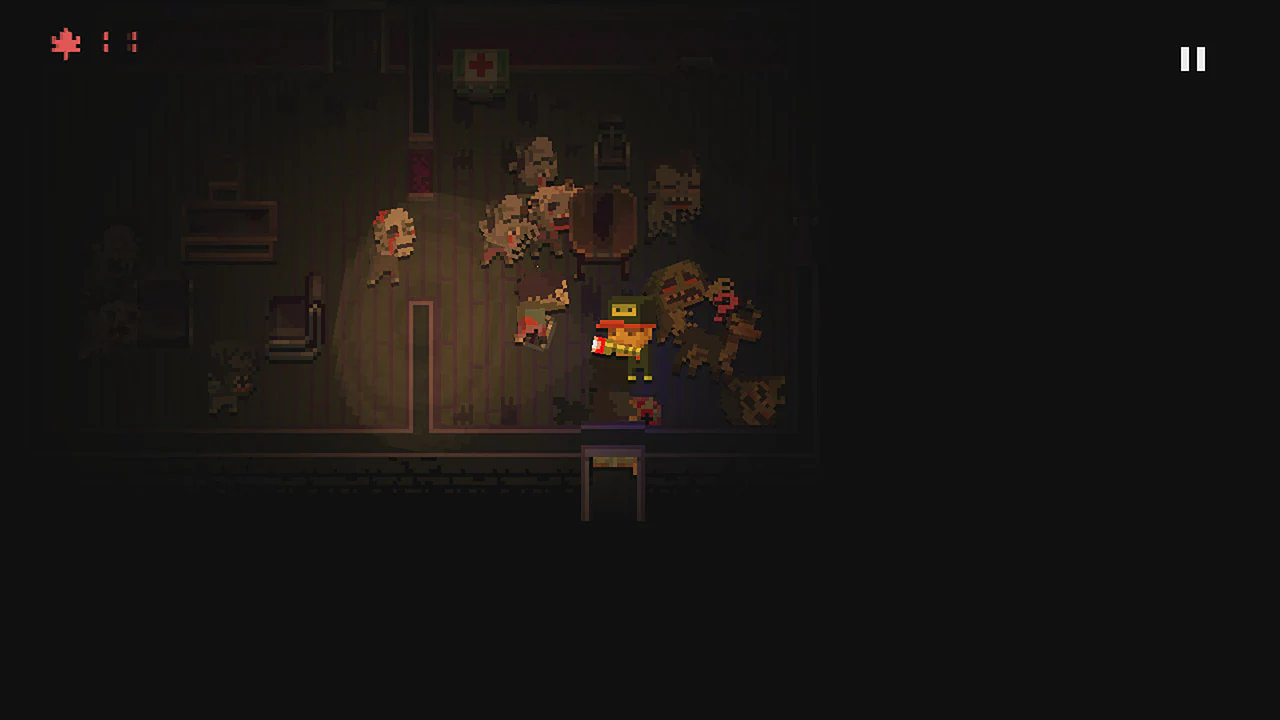
Task: Click the leftmost digit of the day counter
Action: click(x=106, y=43)
